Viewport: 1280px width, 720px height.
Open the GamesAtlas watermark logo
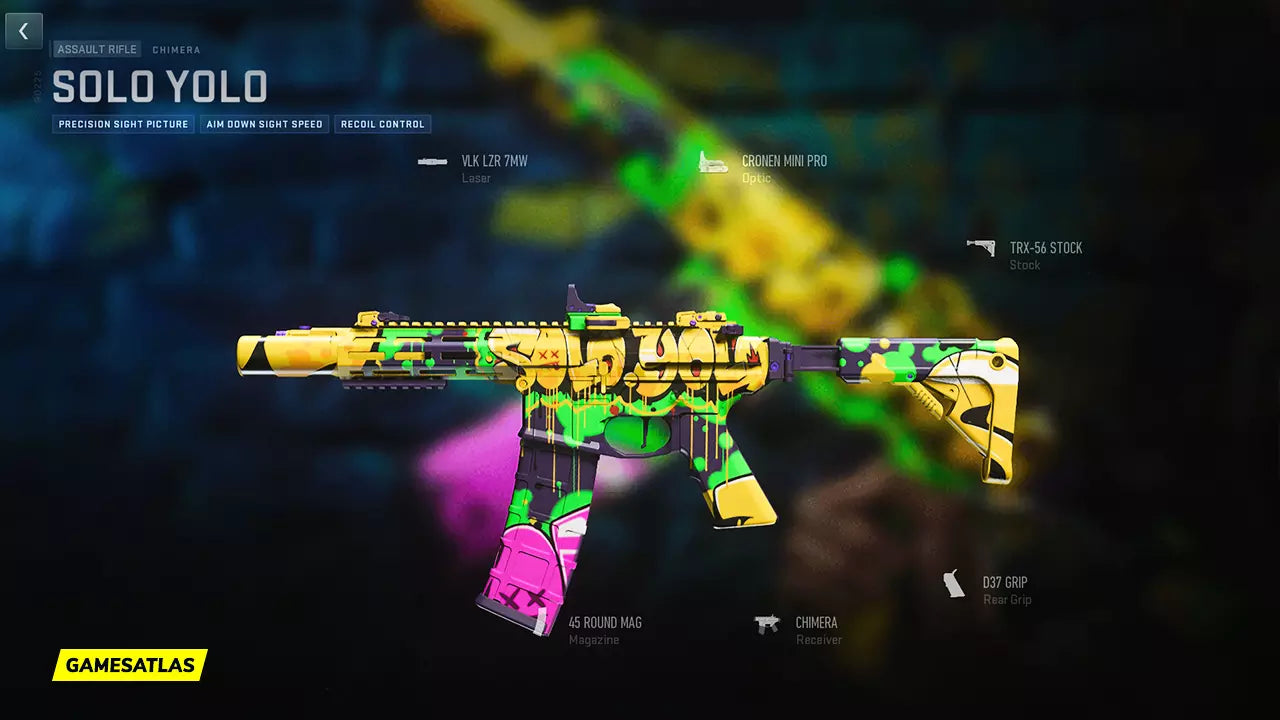[130, 665]
